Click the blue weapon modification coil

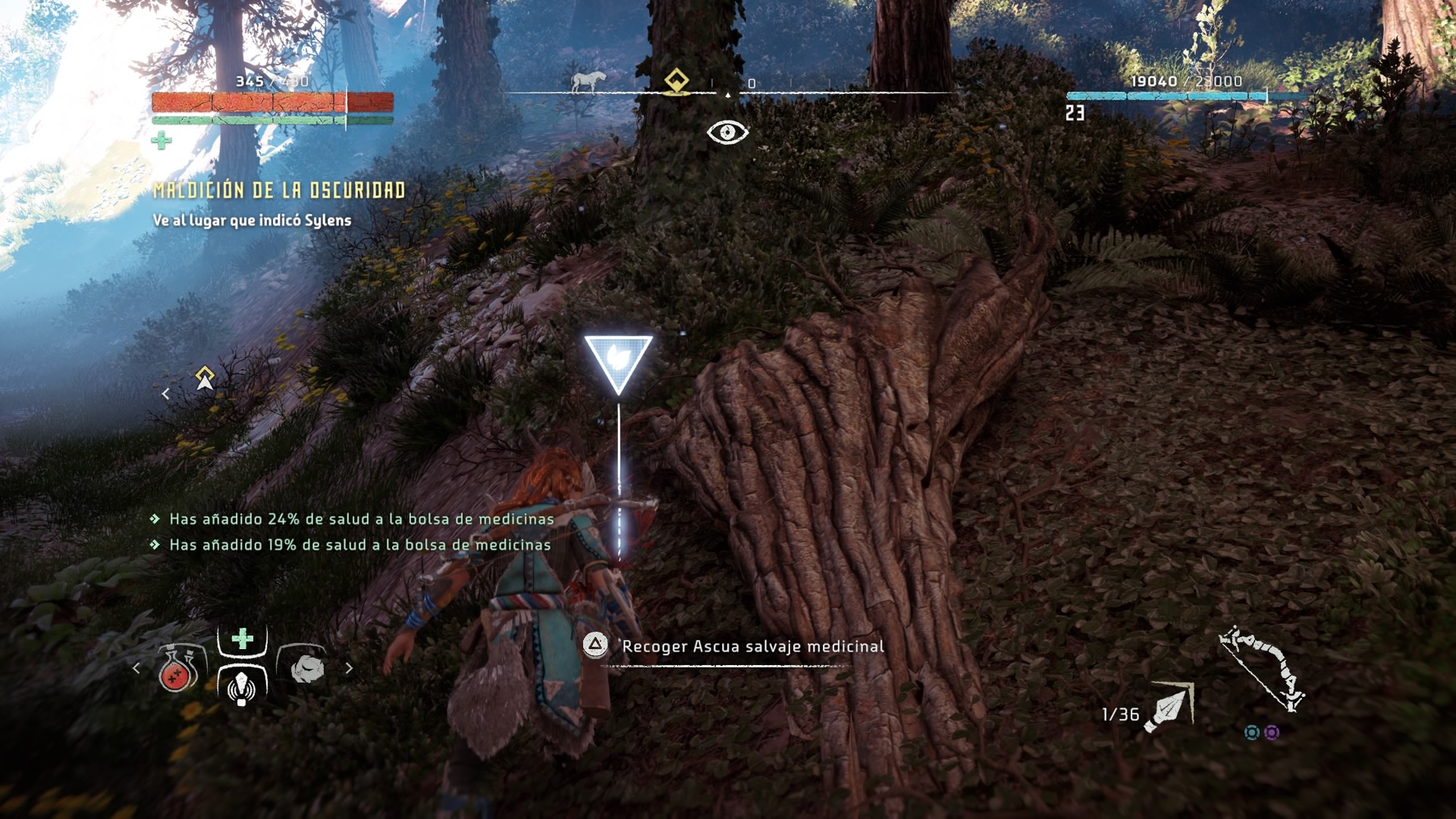pyautogui.click(x=1252, y=733)
